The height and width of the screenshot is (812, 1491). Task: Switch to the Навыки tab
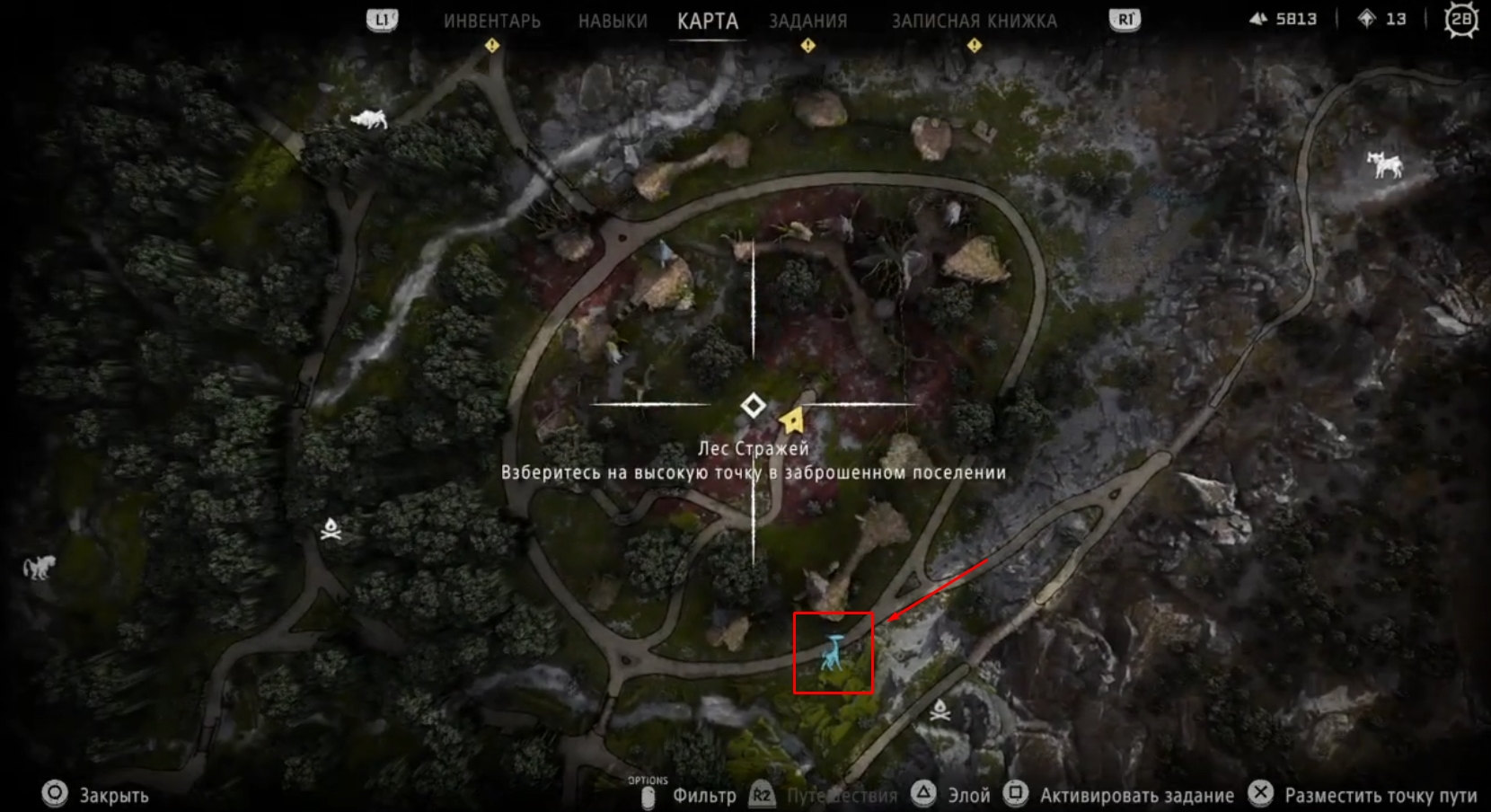point(613,21)
